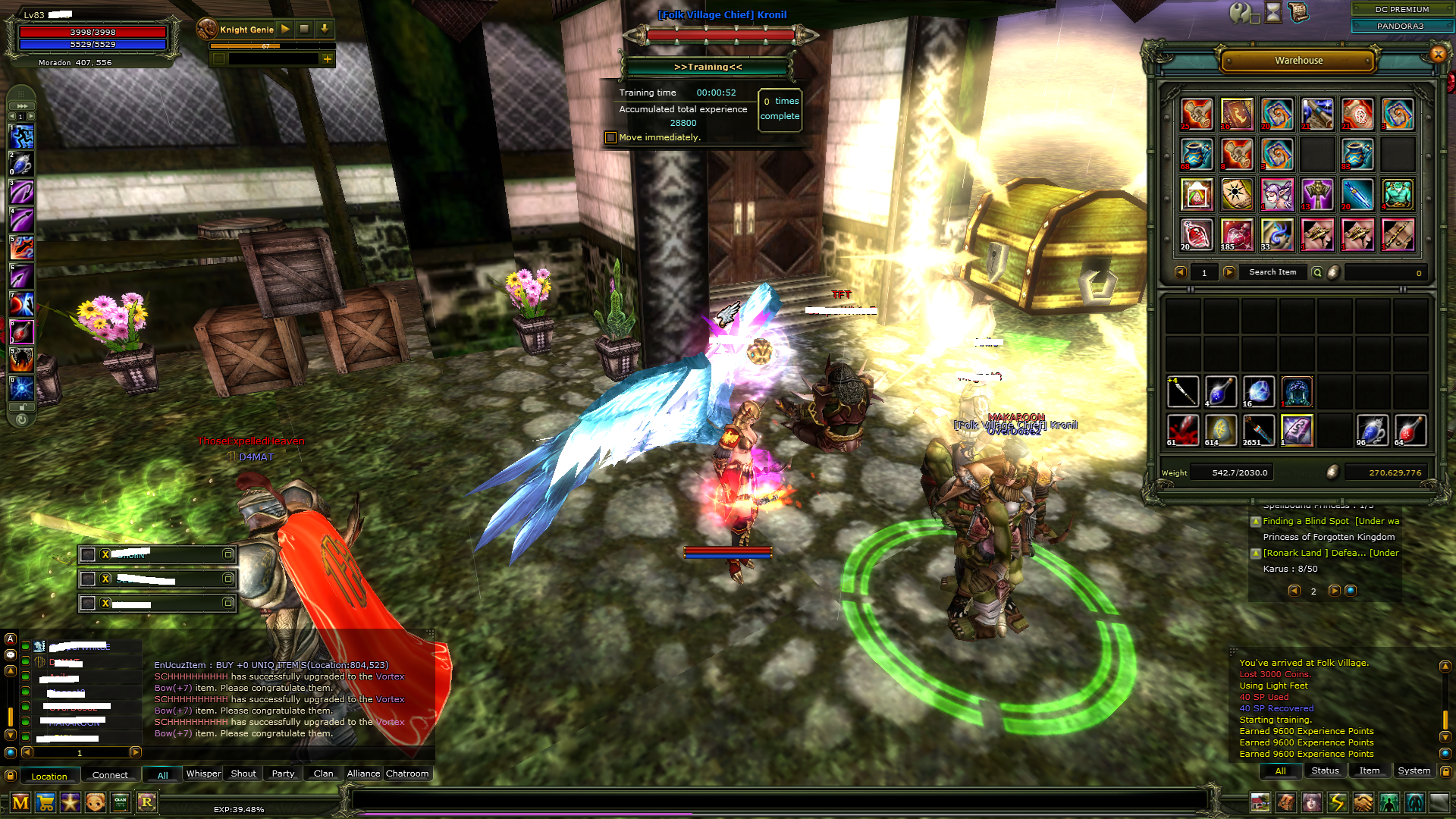Click the next page arrow in Warehouse
Viewport: 1456px width, 819px height.
pyautogui.click(x=1228, y=271)
